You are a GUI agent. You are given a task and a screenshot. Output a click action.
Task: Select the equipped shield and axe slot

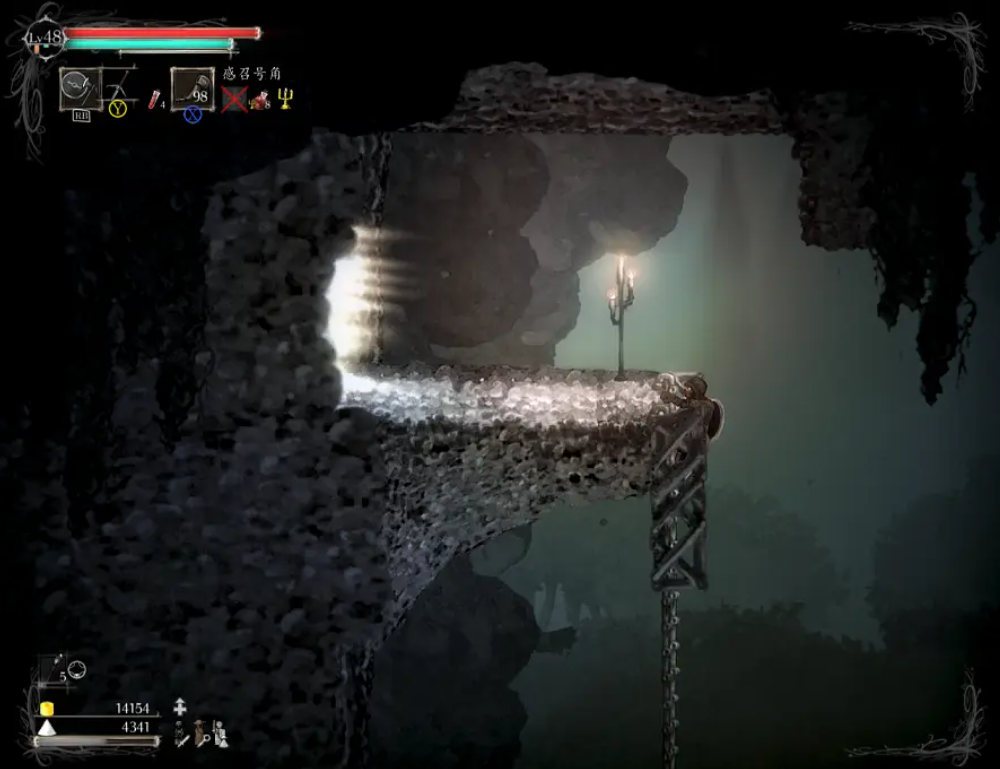[x=78, y=88]
